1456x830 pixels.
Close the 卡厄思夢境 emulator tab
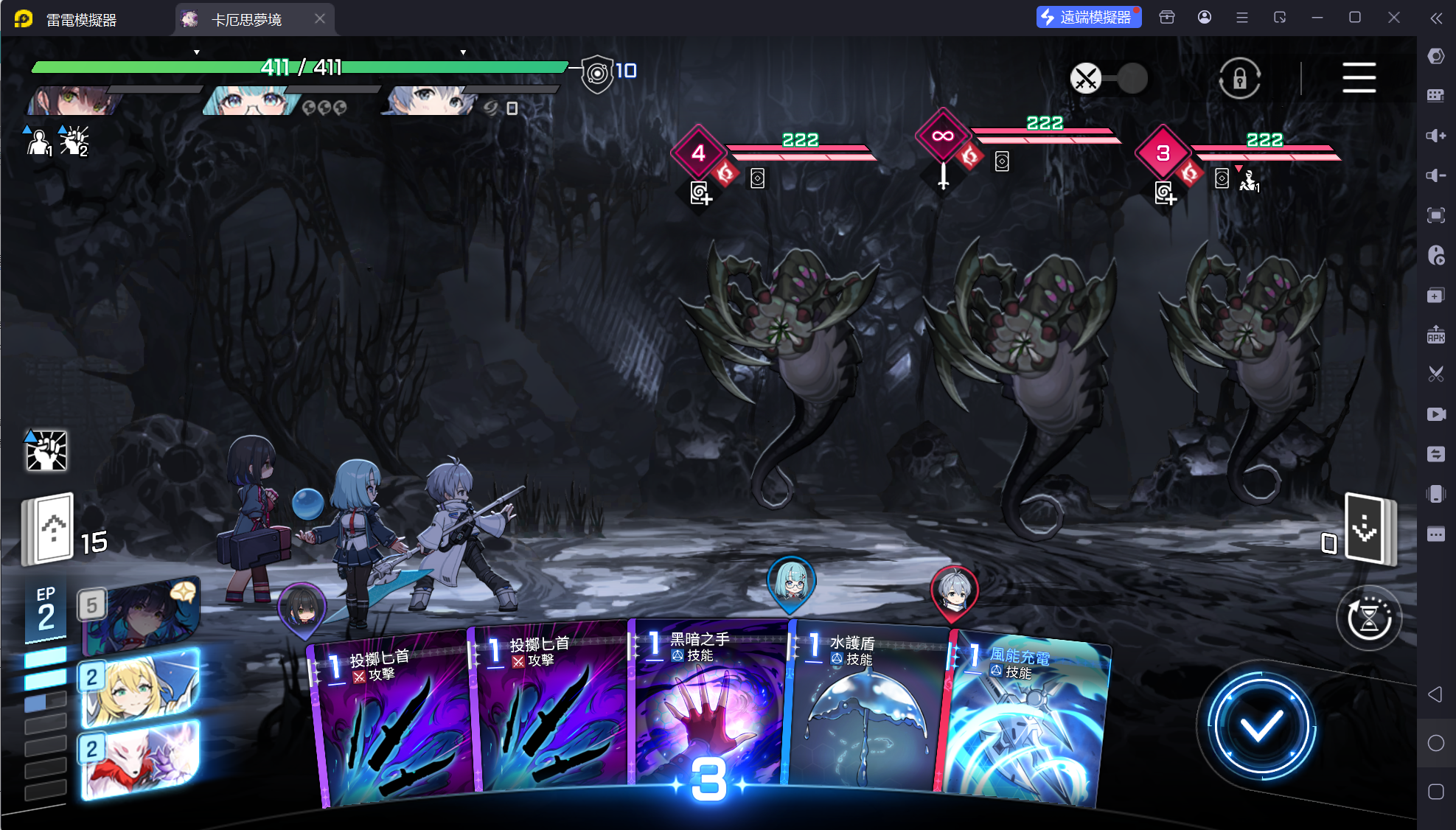click(x=320, y=18)
